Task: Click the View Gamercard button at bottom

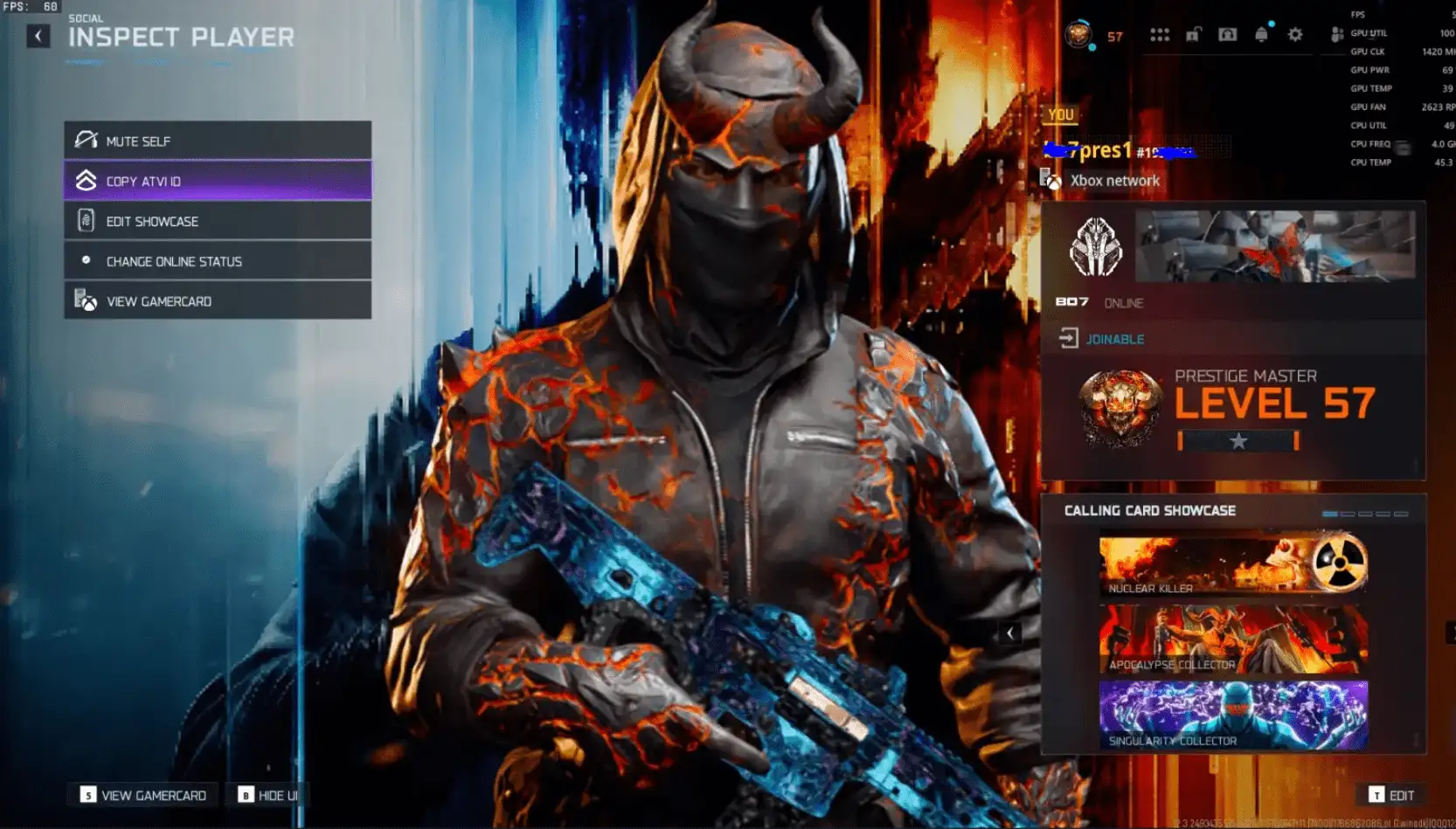Action: [144, 795]
